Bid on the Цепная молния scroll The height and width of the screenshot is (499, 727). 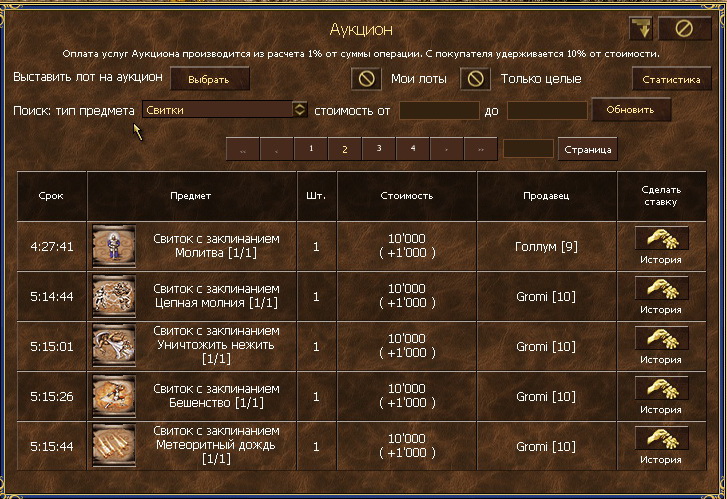tap(661, 288)
